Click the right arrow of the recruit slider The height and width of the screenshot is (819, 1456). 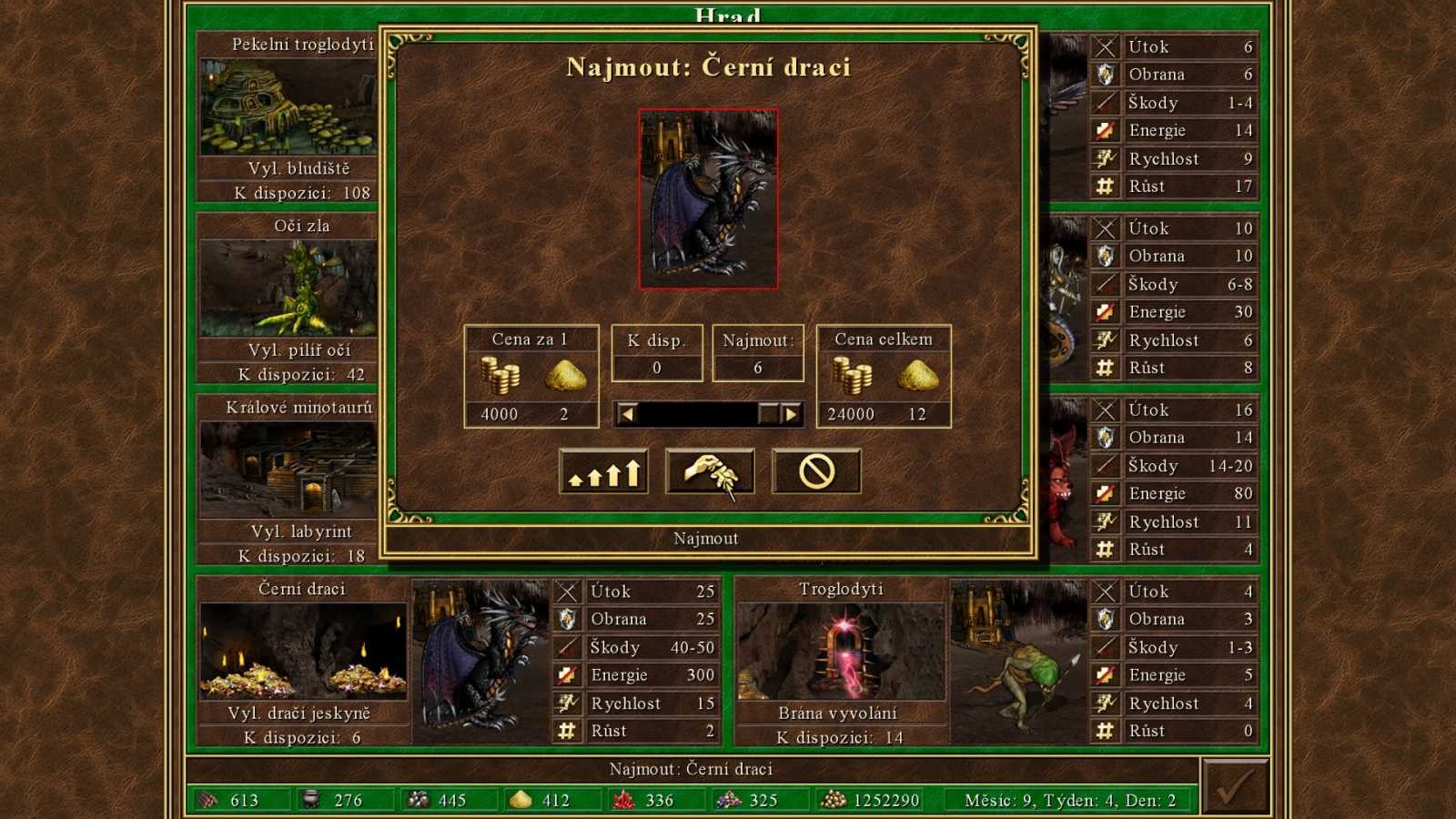point(790,414)
